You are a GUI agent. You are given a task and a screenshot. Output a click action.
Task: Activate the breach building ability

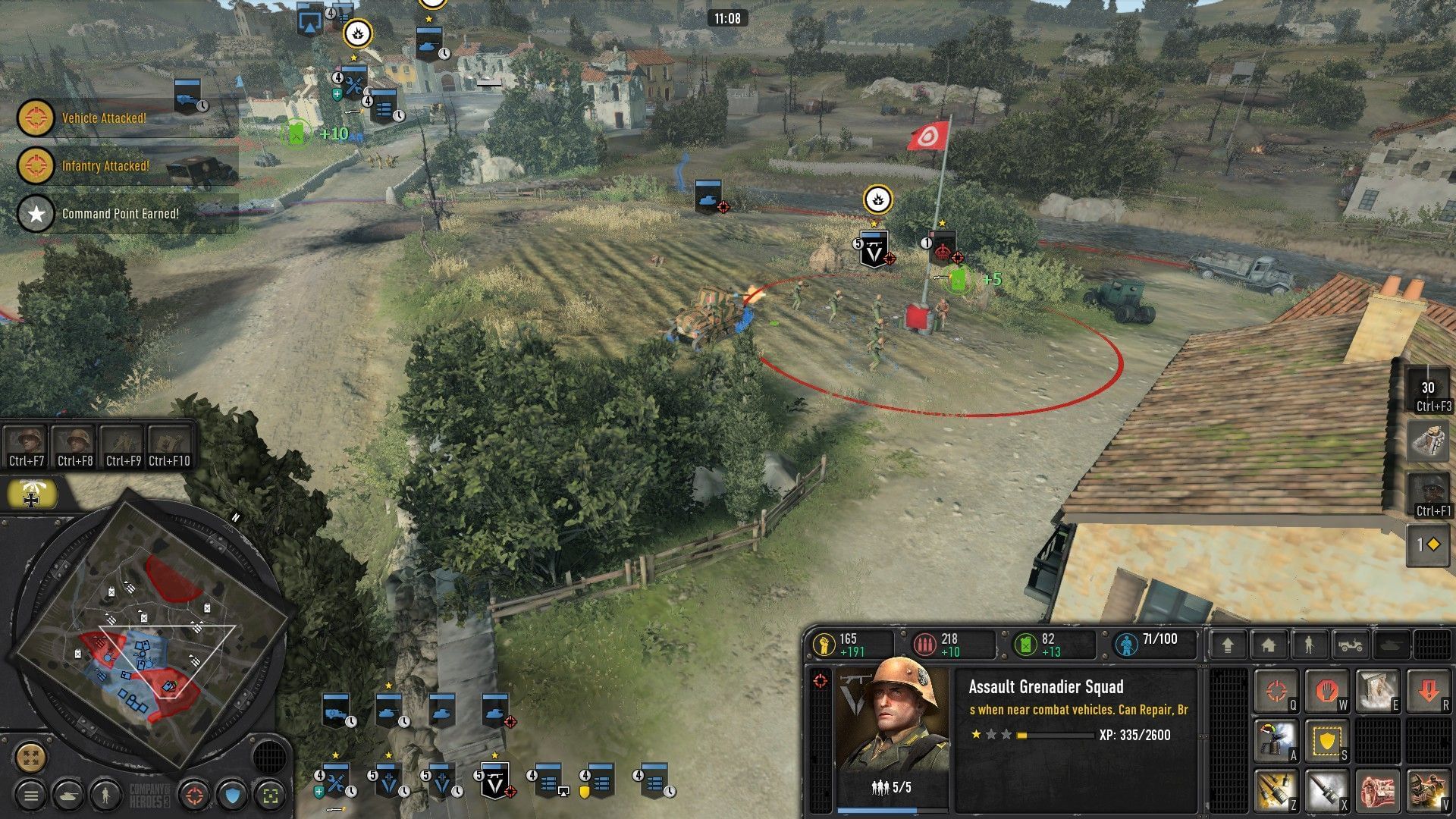pyautogui.click(x=1376, y=689)
